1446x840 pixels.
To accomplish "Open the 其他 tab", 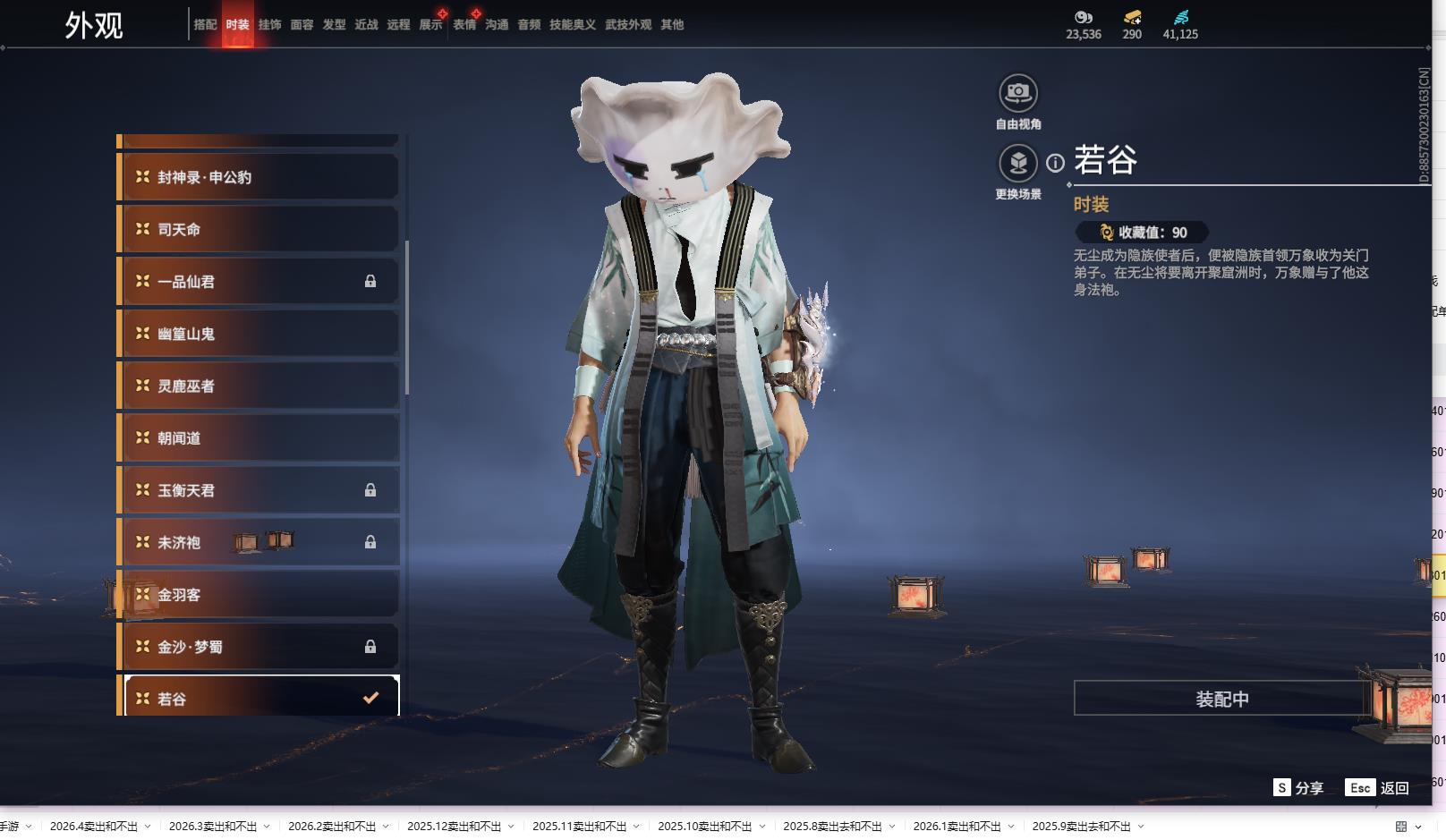I will pos(672,25).
